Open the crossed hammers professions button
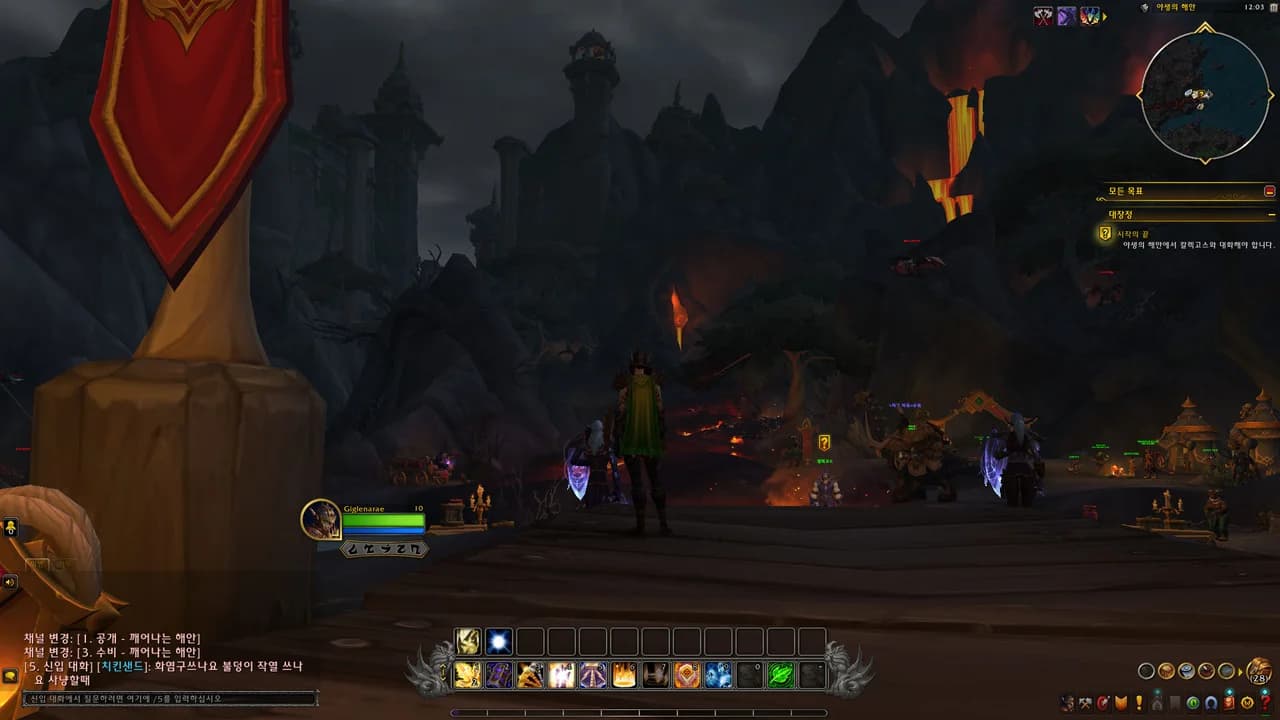The height and width of the screenshot is (720, 1280). click(1085, 703)
